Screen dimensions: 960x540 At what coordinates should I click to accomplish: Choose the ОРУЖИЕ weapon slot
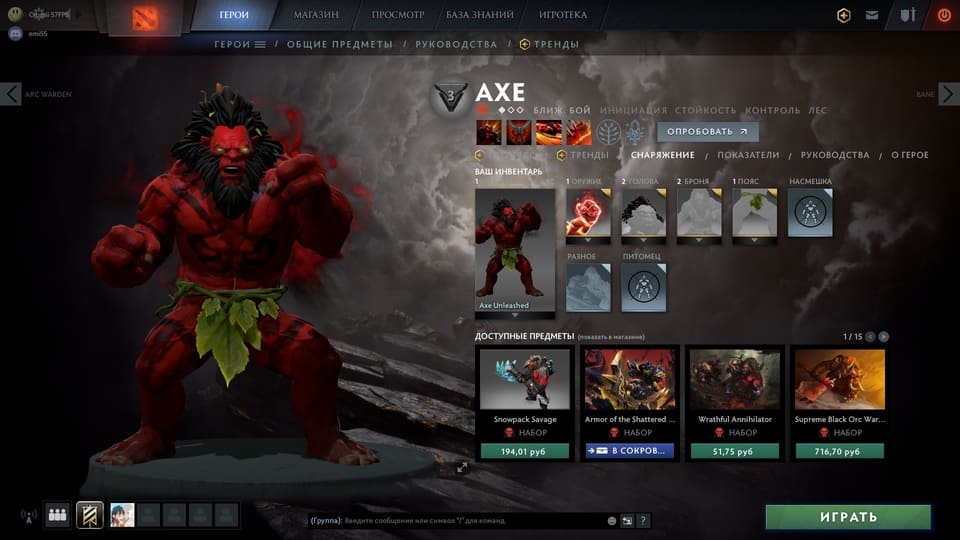[588, 212]
